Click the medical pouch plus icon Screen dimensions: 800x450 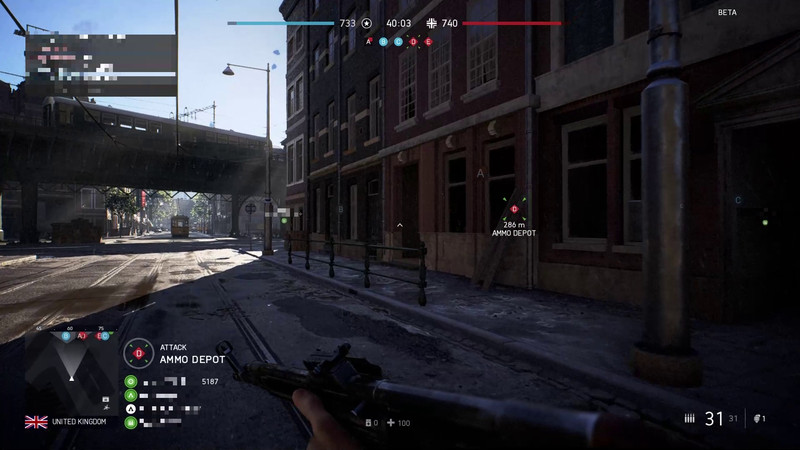coord(391,423)
